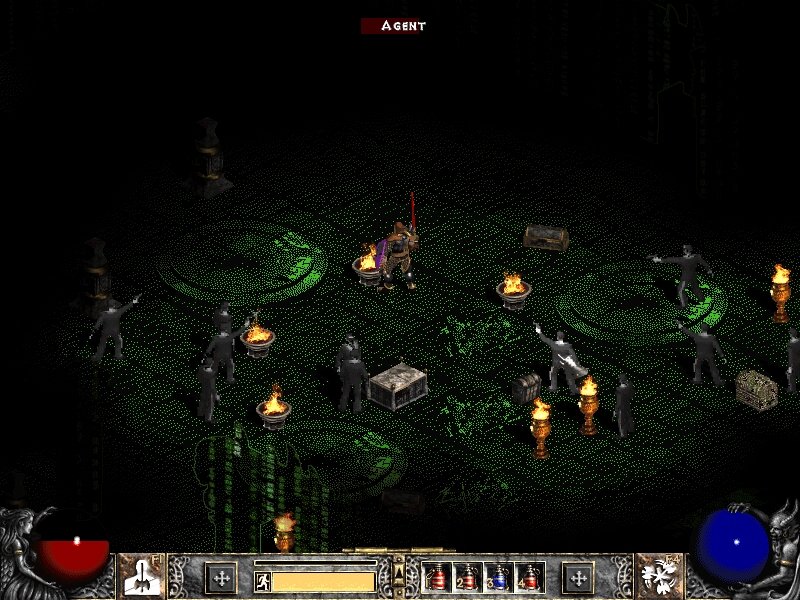Click the cross button beside the right skill
Screen dimensions: 800x600
click(578, 577)
